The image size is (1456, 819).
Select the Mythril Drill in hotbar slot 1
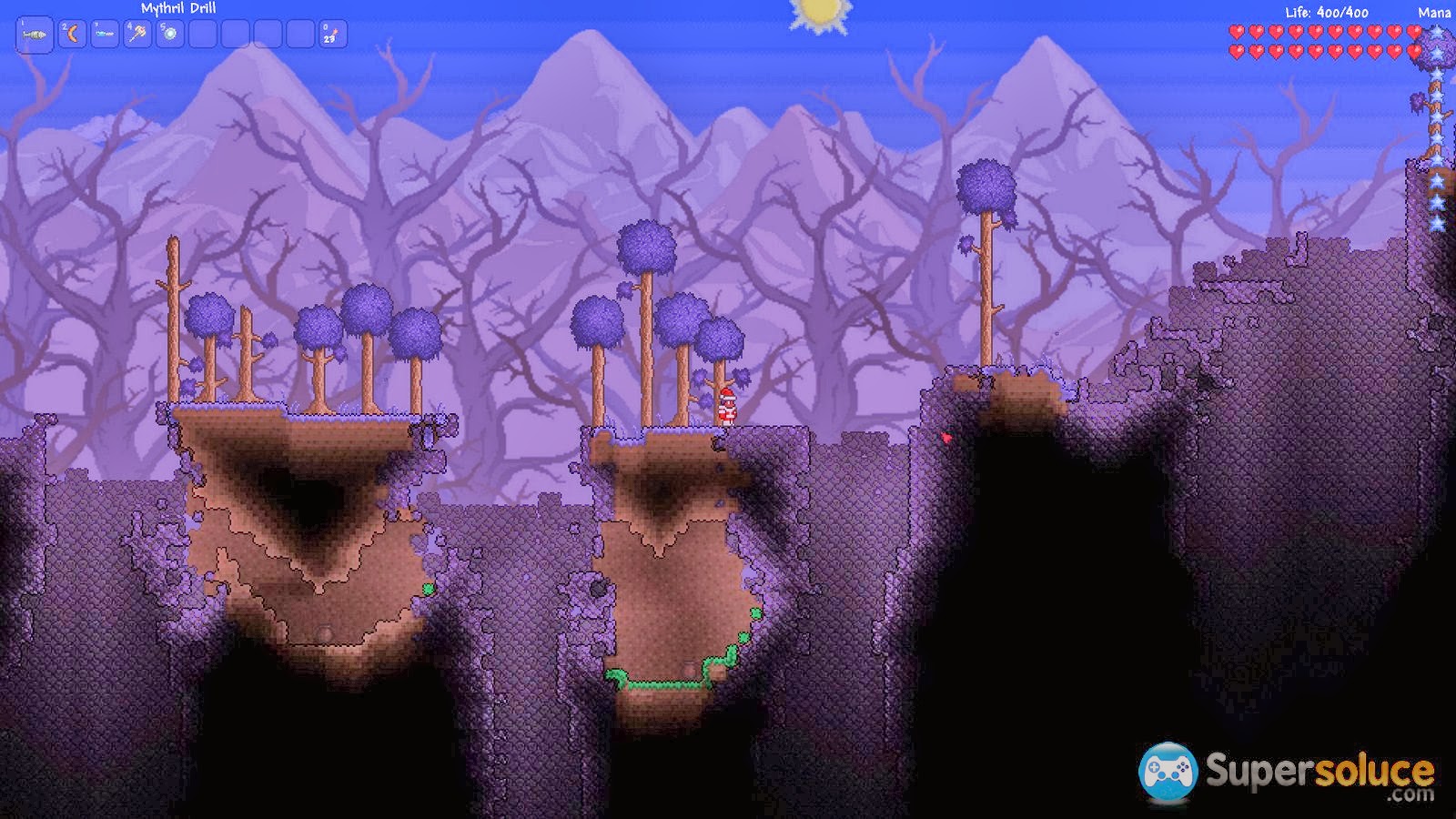(34, 33)
